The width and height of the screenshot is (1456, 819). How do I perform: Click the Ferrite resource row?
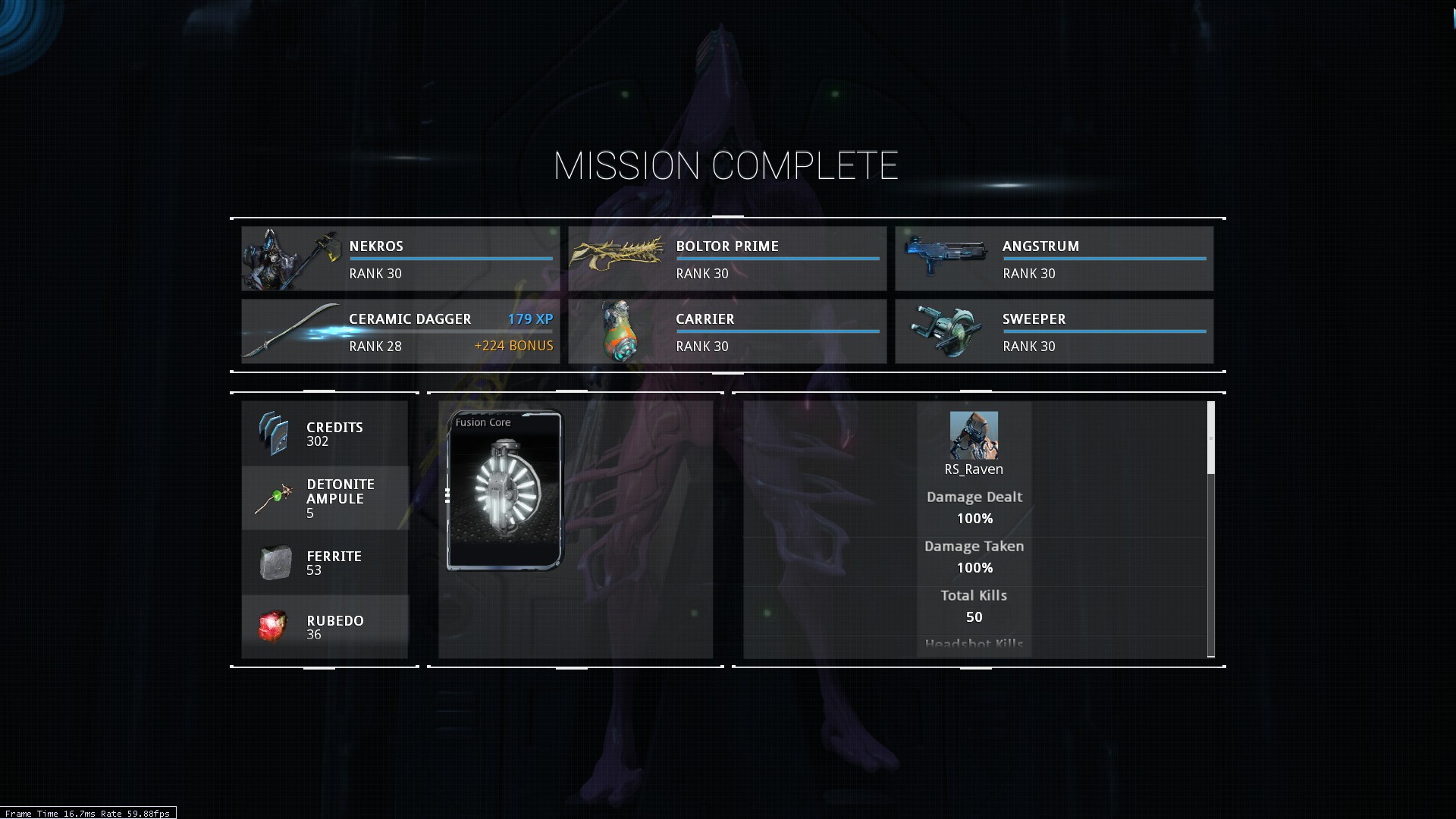[325, 563]
